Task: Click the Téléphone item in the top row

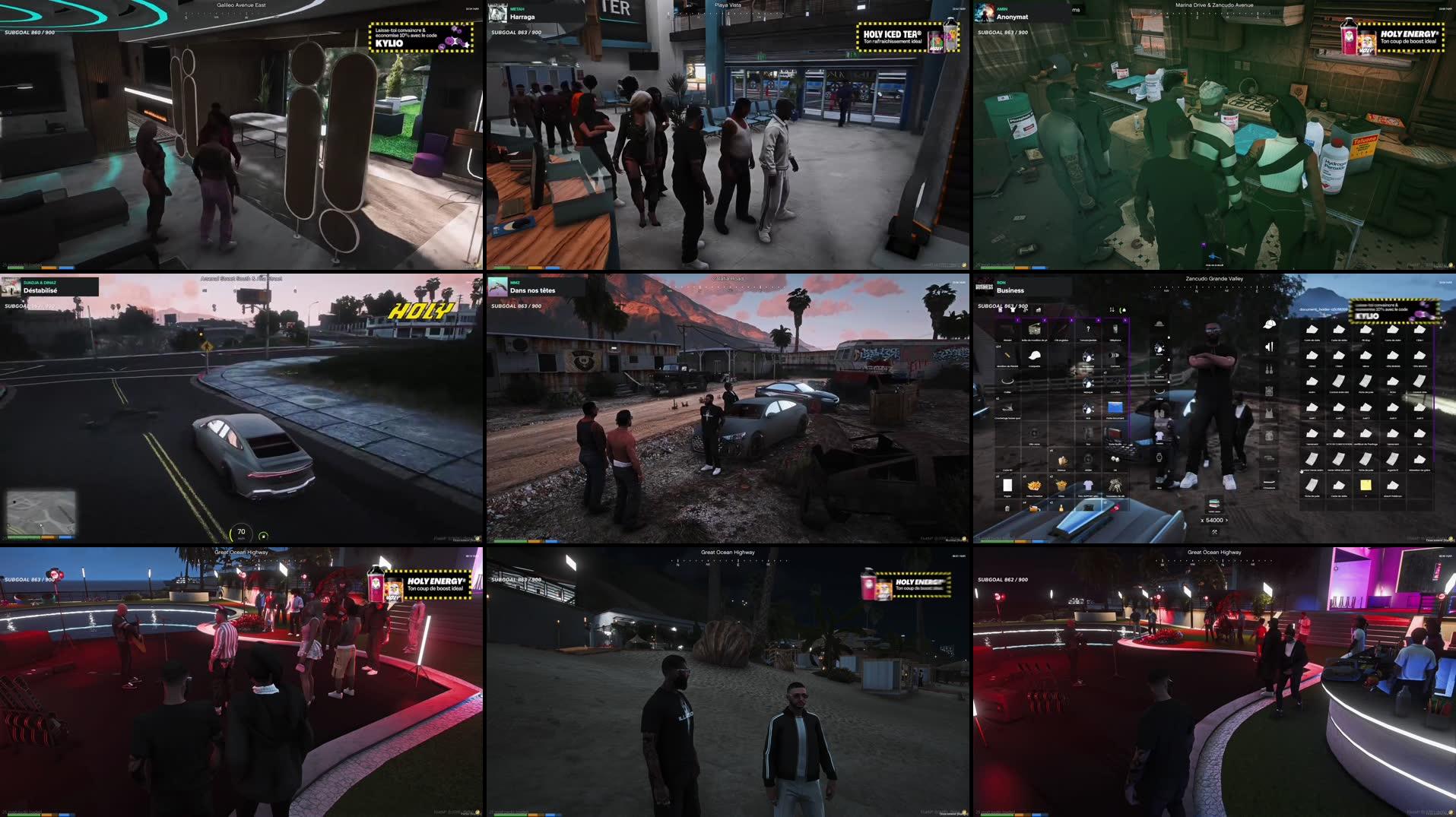Action: [x=1115, y=329]
